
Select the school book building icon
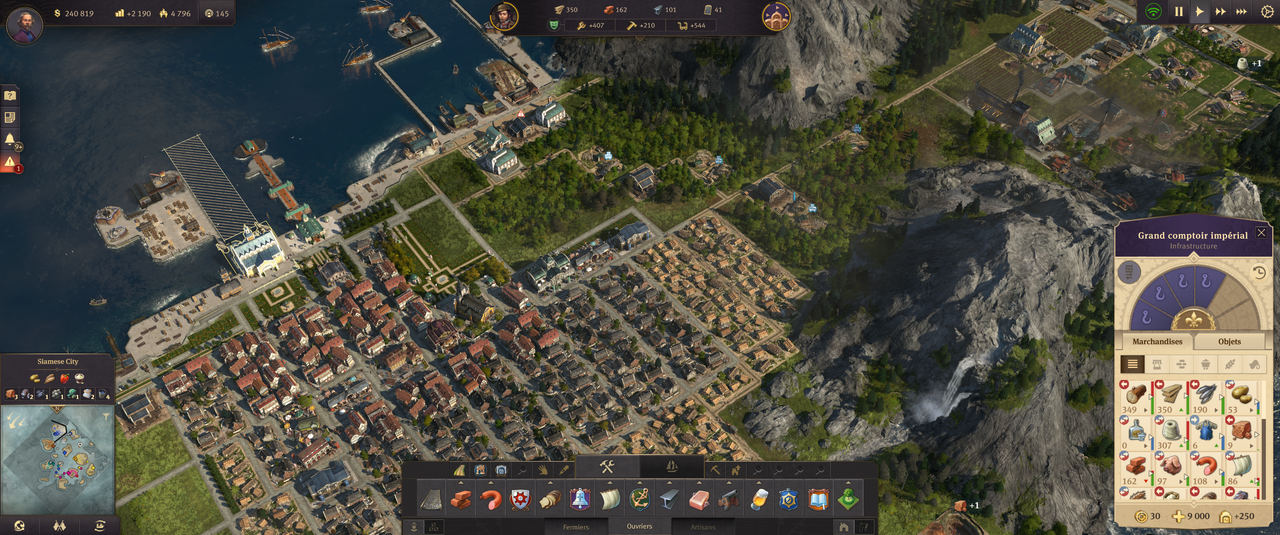tap(818, 499)
